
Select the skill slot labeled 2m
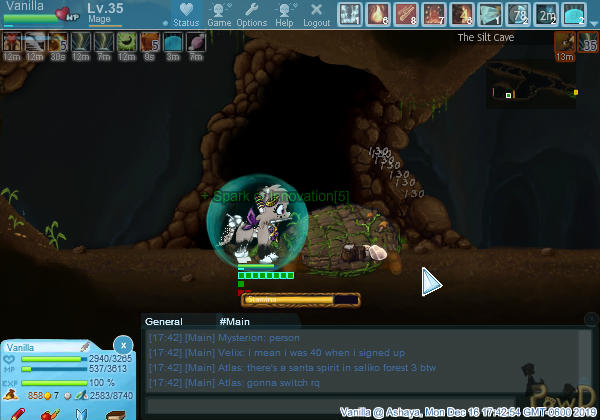(546, 14)
